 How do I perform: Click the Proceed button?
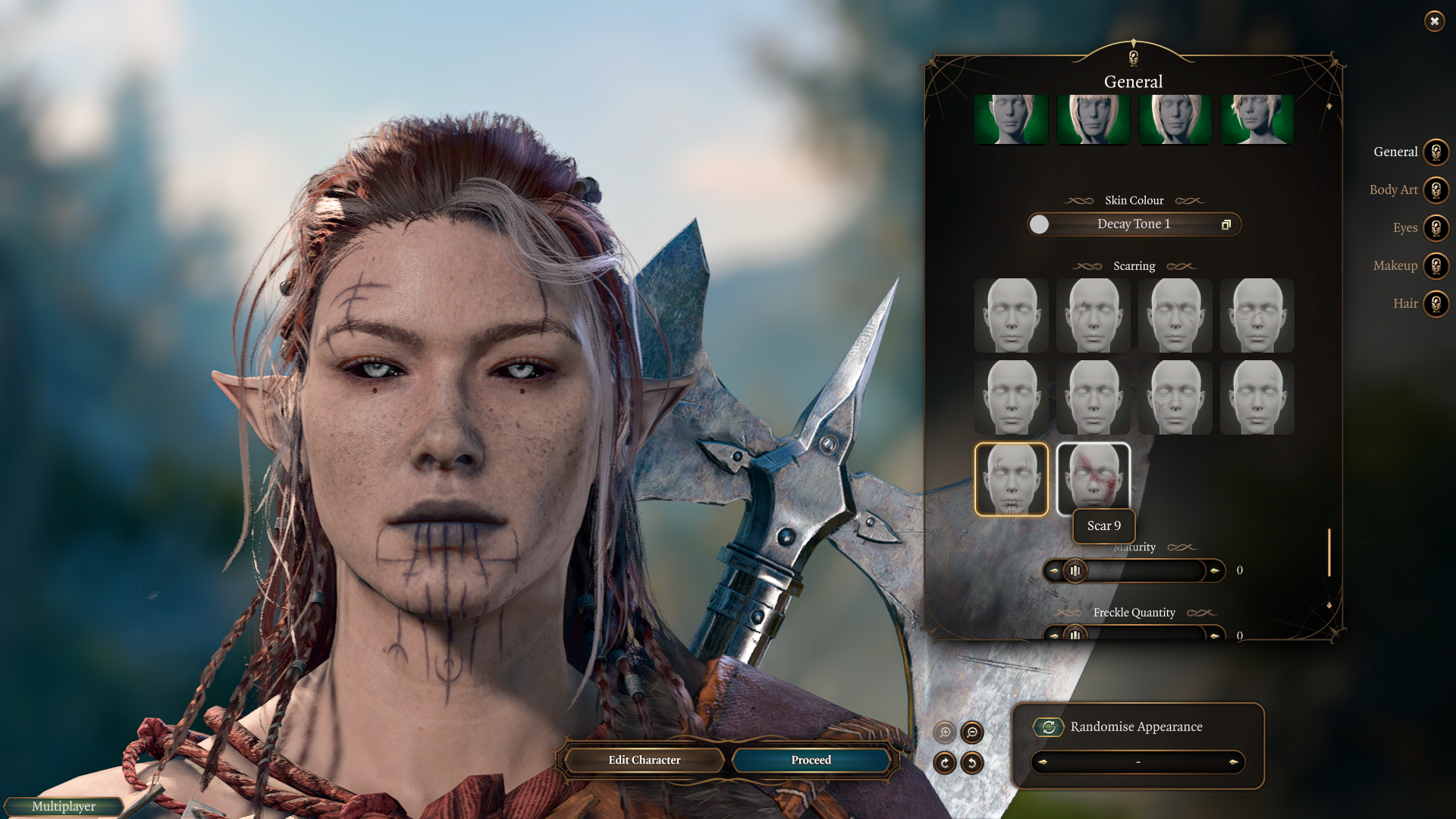pos(810,760)
